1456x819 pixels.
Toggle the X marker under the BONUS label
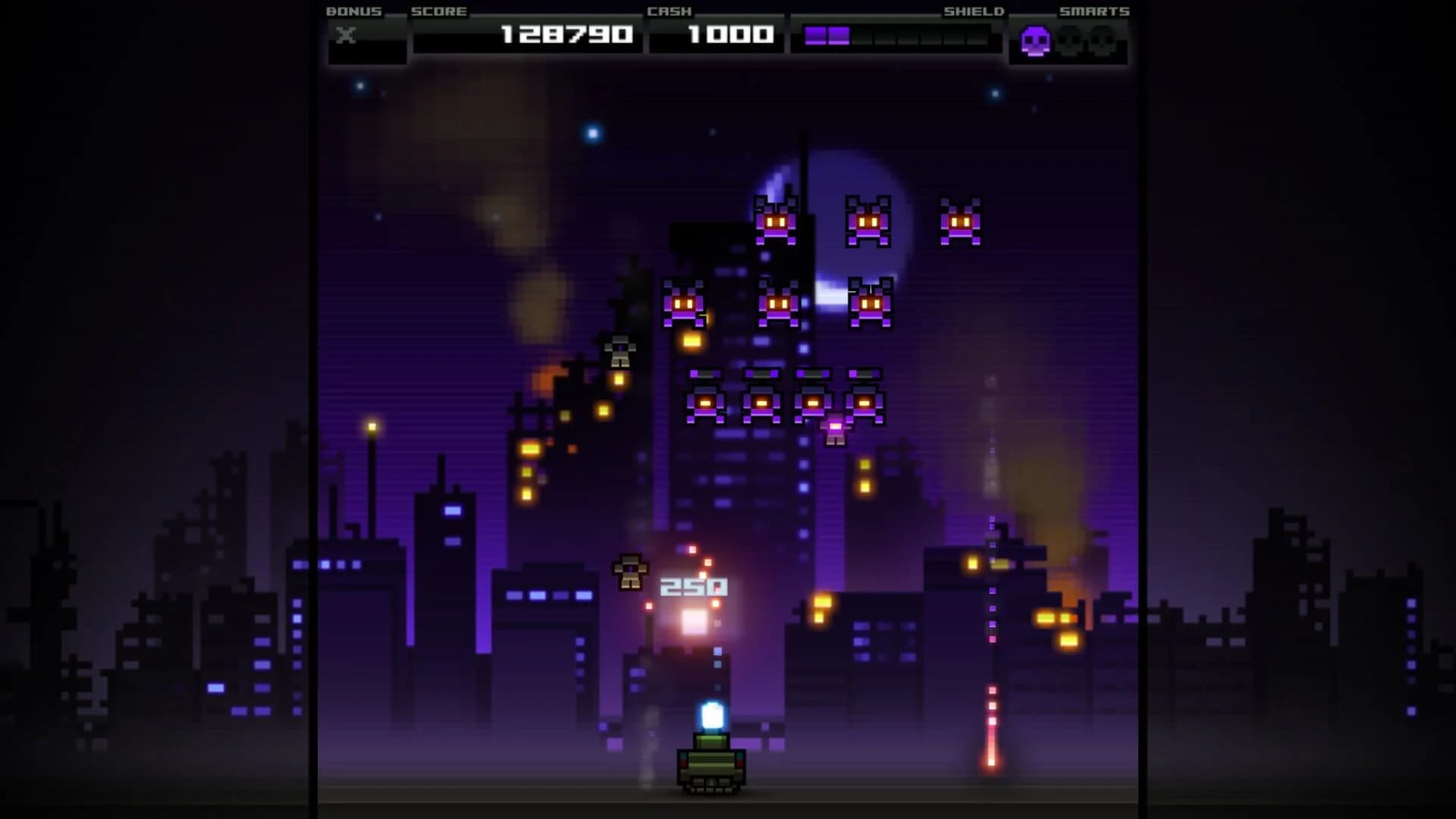coord(347,33)
